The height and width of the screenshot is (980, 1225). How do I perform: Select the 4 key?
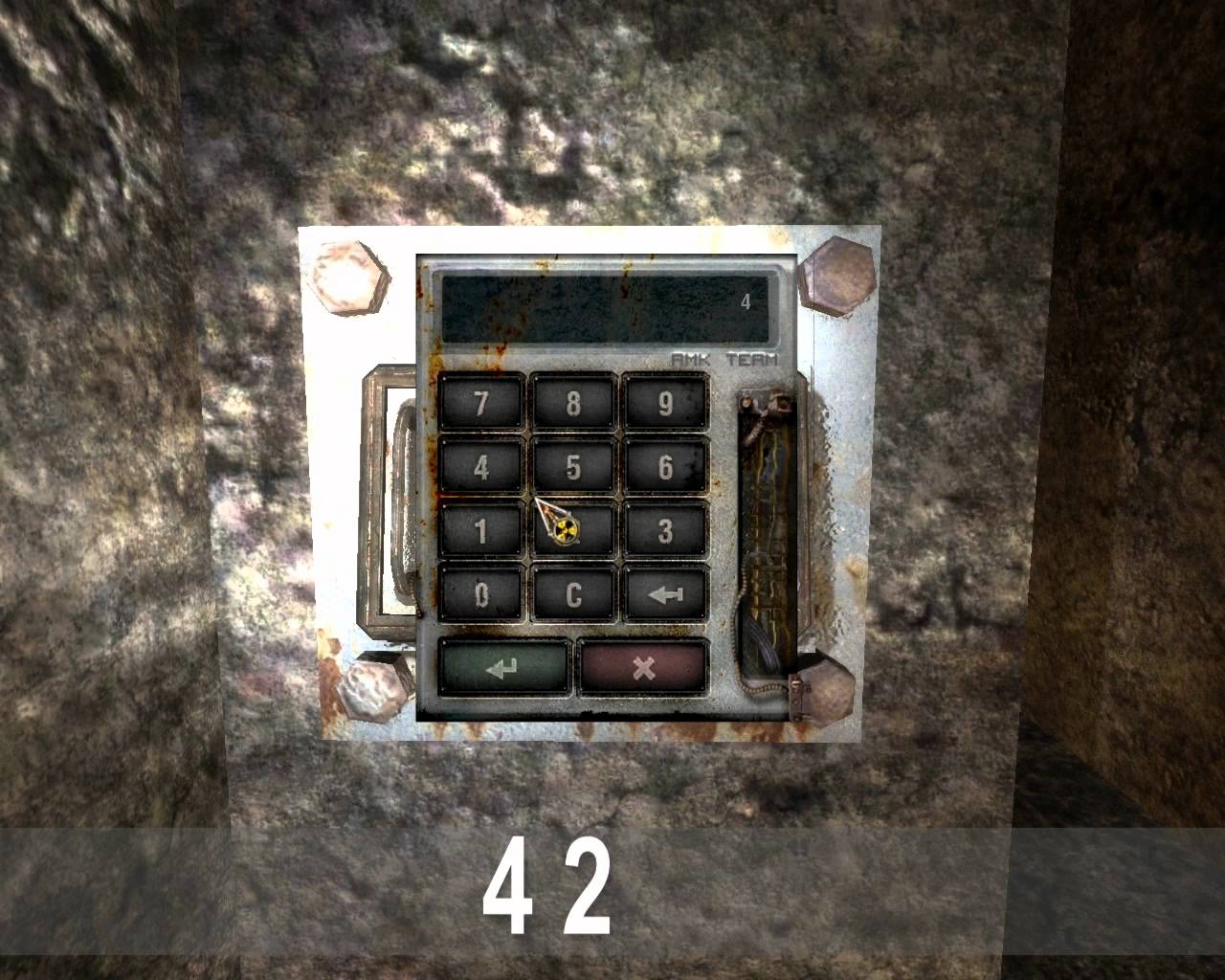[481, 467]
